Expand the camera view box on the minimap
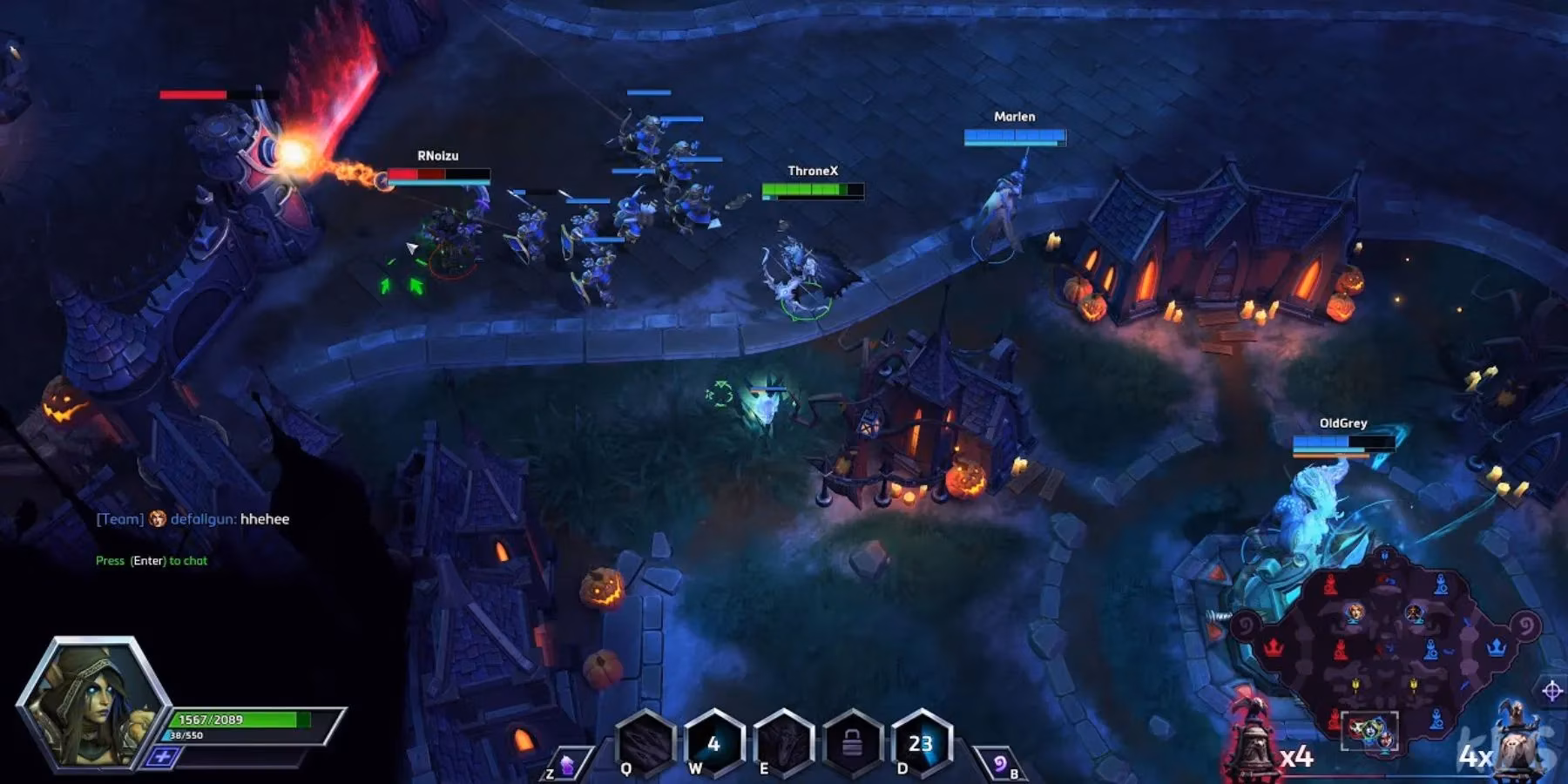This screenshot has width=1568, height=784. tap(1370, 732)
